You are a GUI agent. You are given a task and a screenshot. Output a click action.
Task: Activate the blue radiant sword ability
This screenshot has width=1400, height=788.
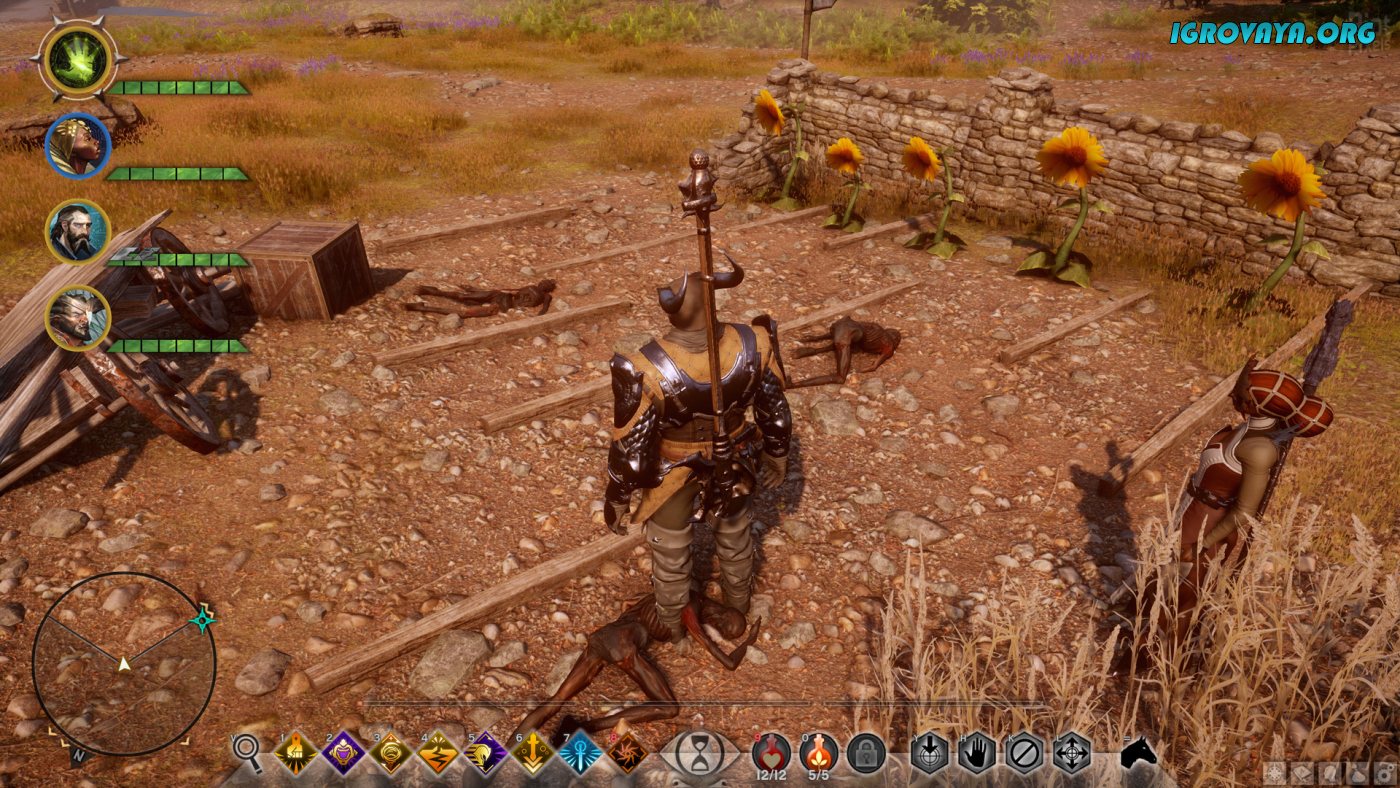click(x=581, y=753)
